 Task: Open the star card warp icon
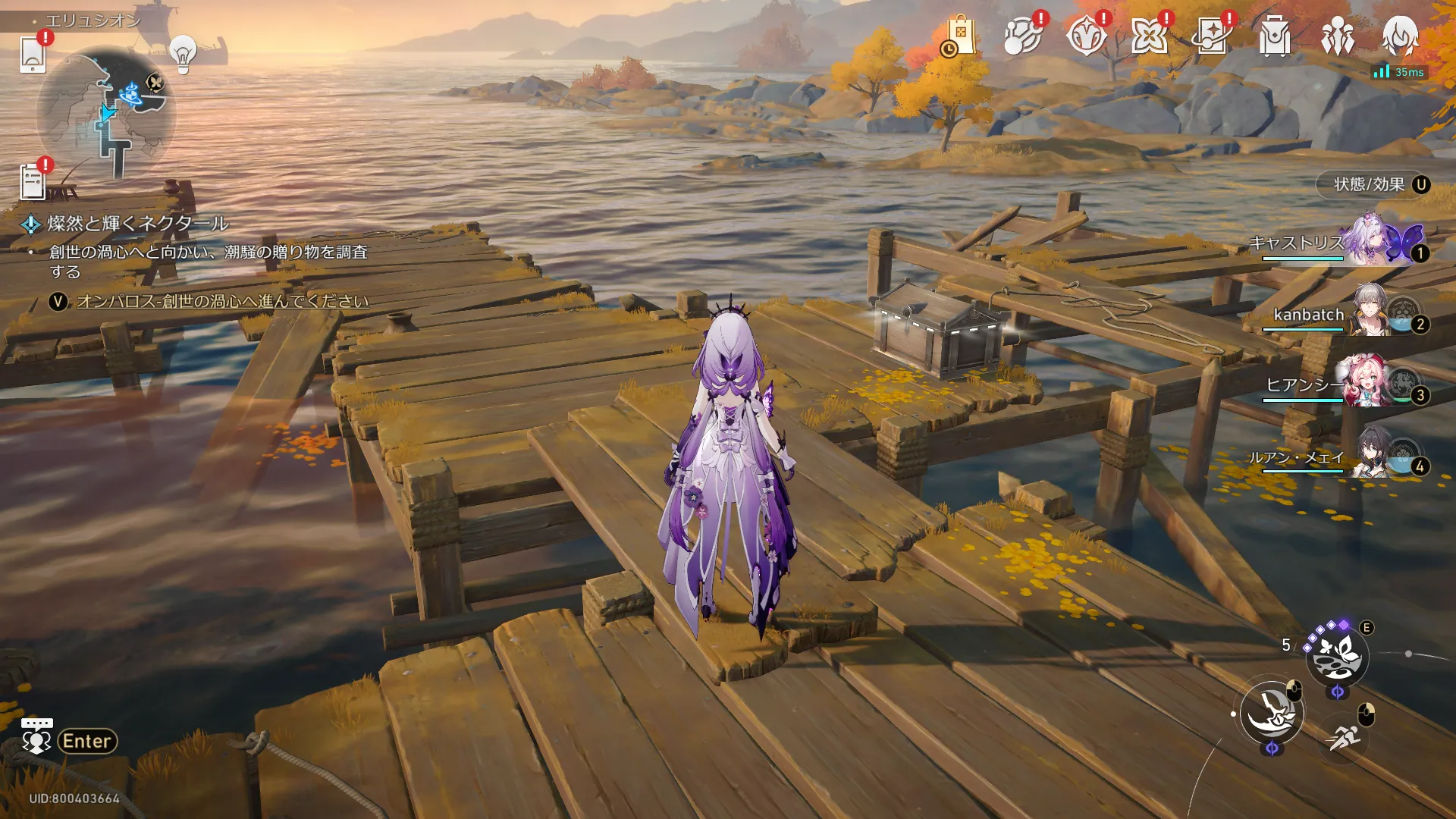[x=1212, y=36]
